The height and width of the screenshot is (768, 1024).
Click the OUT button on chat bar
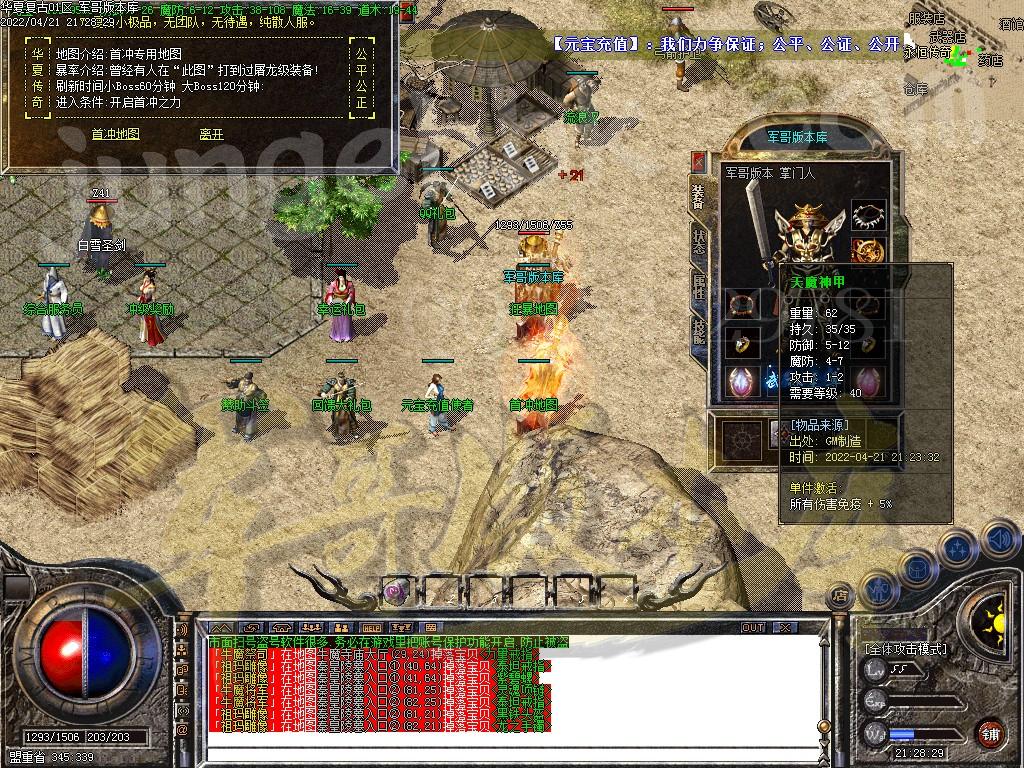[x=752, y=627]
